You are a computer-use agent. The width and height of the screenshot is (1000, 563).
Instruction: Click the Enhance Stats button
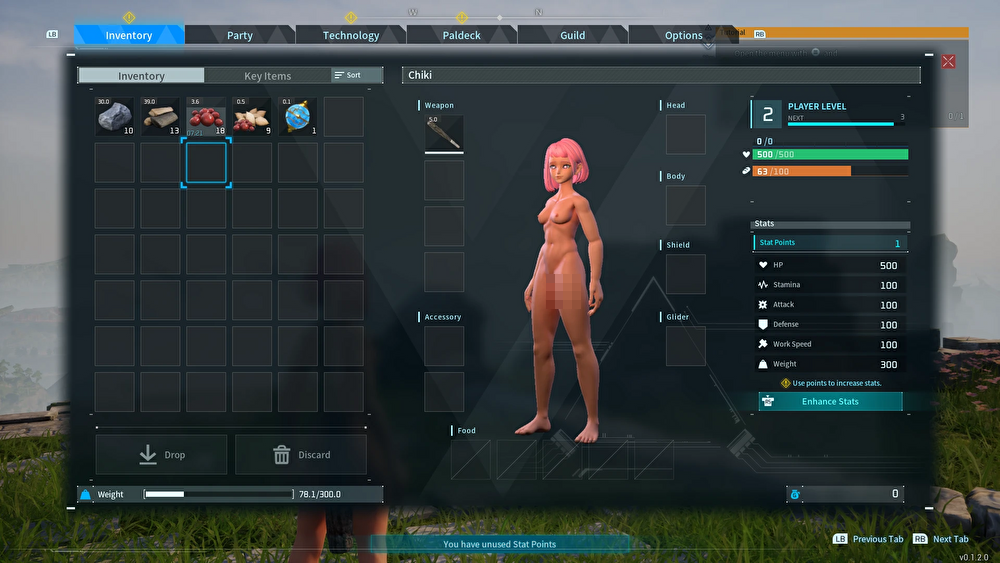pyautogui.click(x=830, y=402)
